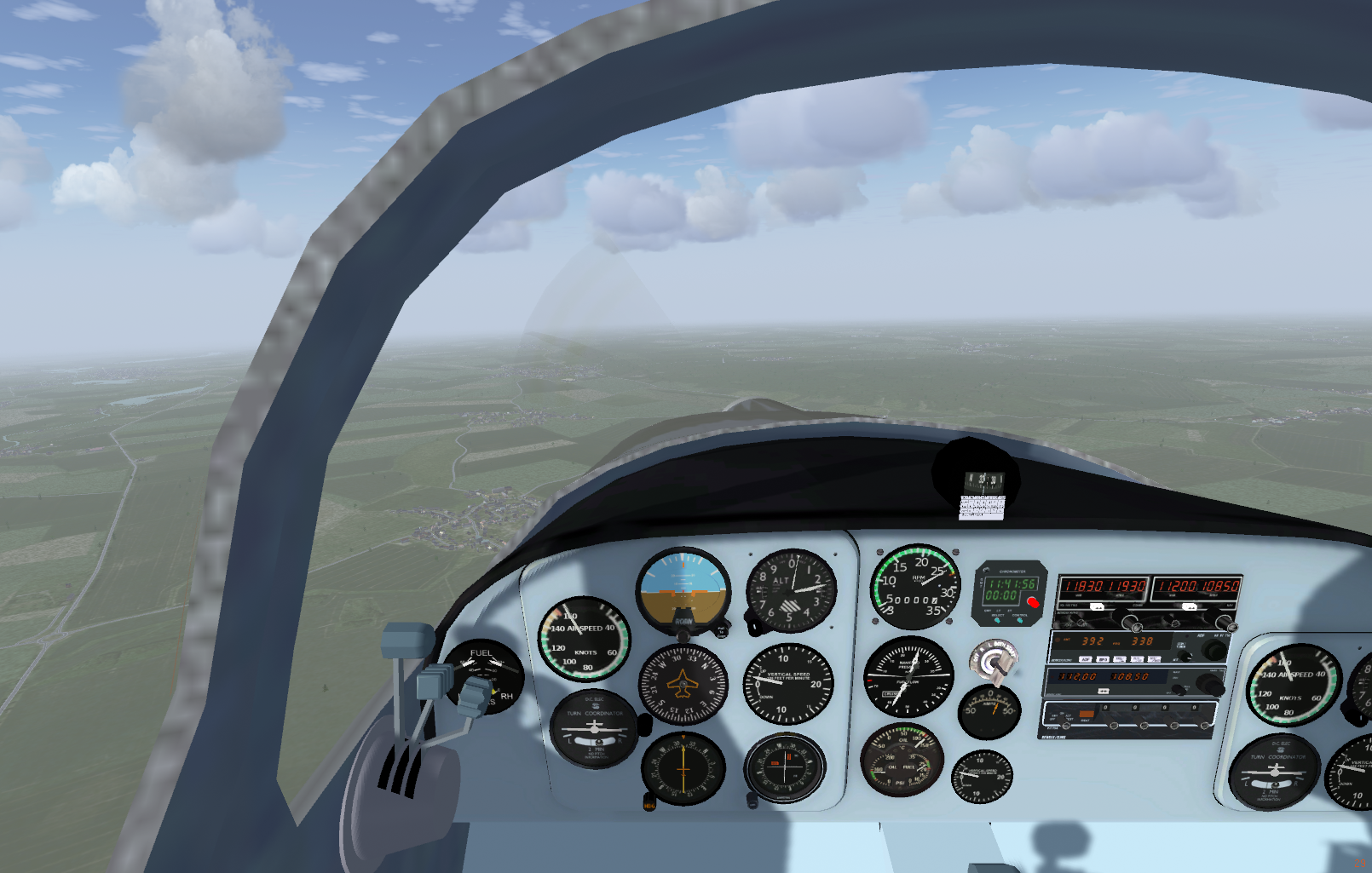Click the chronometer Select button
This screenshot has width=1372, height=873.
997,619
